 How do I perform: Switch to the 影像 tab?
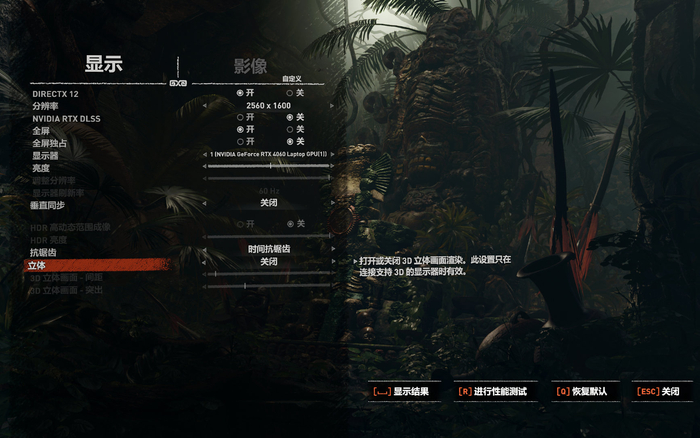(250, 65)
